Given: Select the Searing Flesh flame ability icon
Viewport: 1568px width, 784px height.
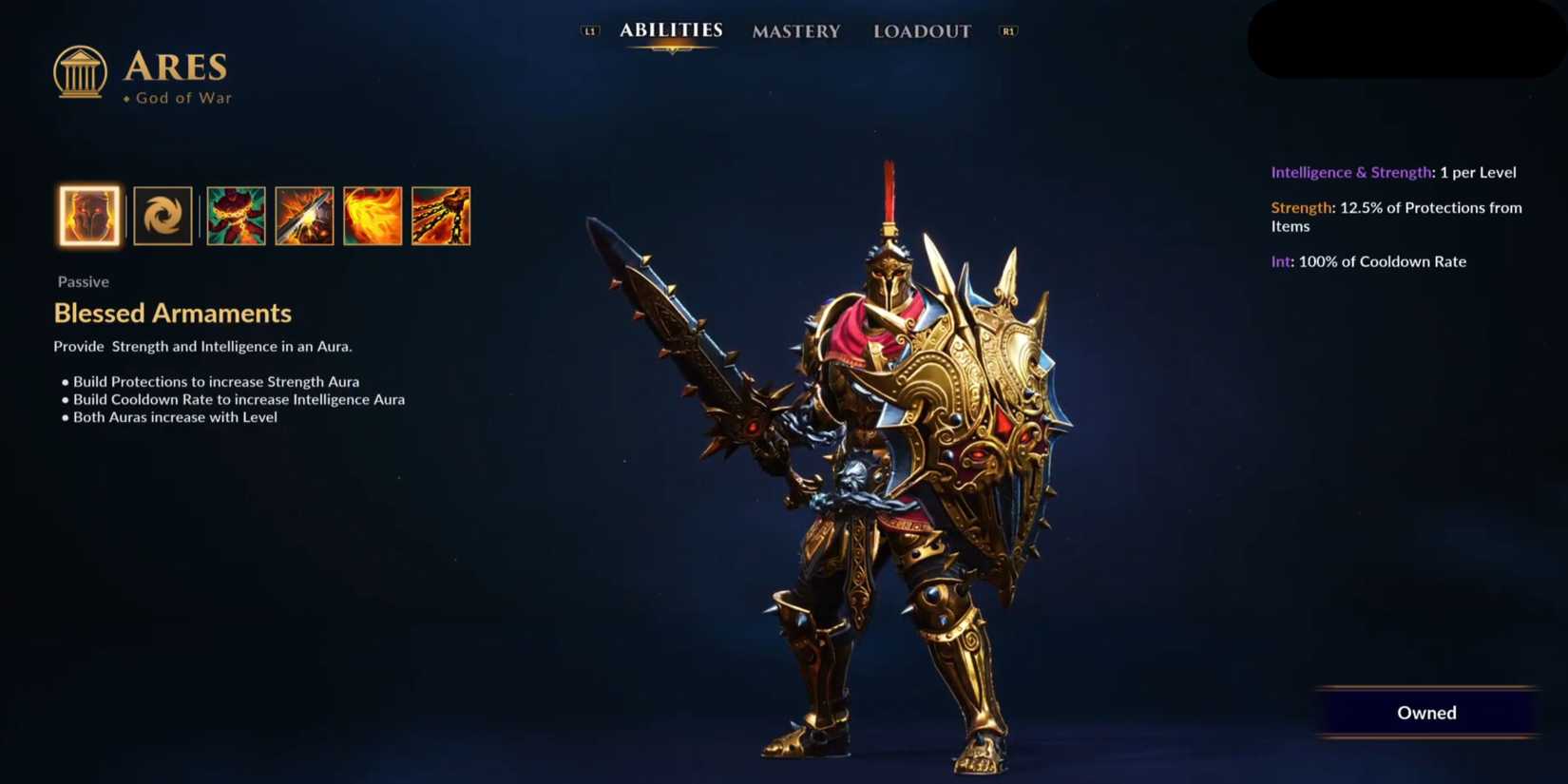Looking at the screenshot, I should click(373, 216).
